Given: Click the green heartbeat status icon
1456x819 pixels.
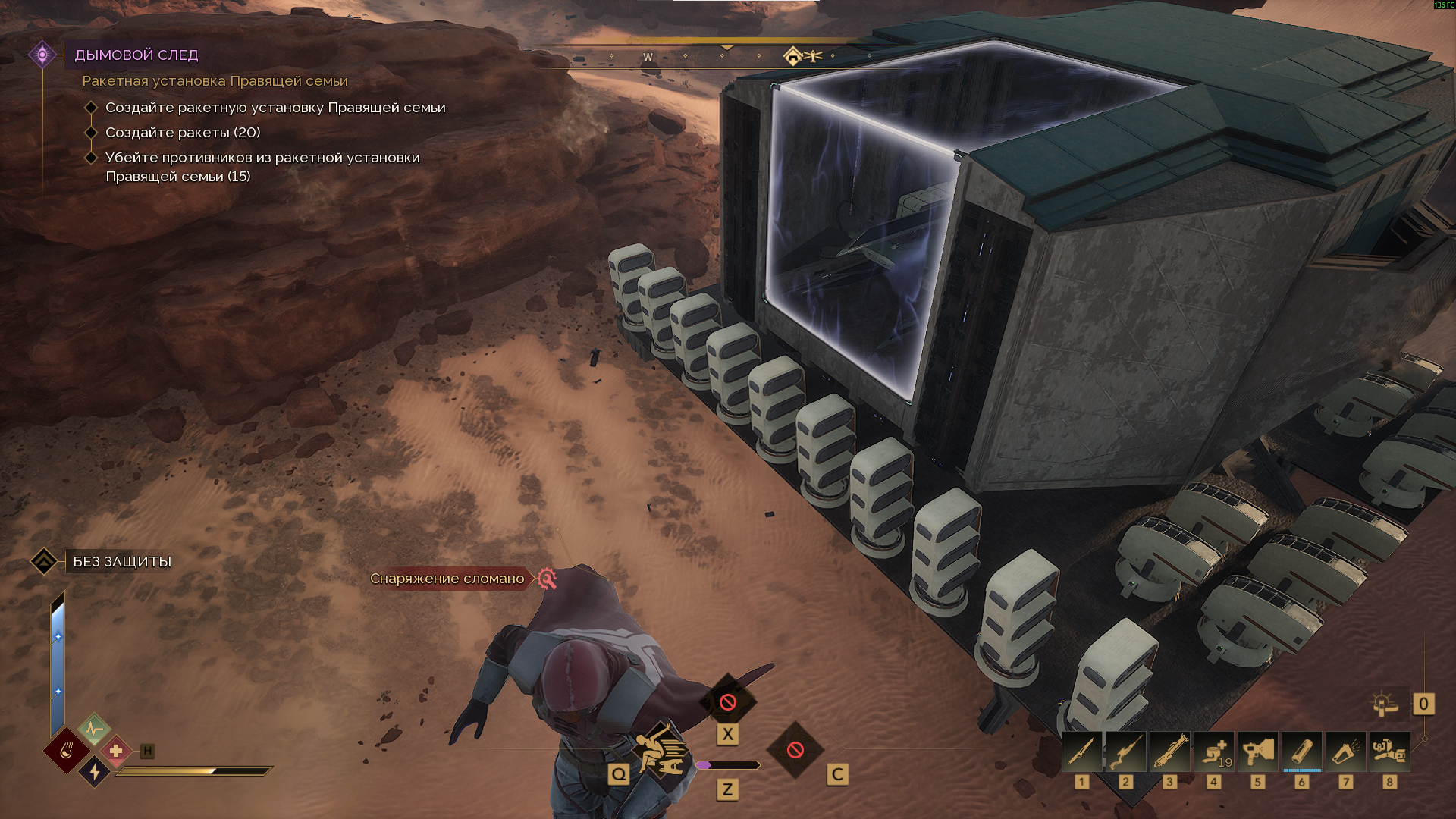Looking at the screenshot, I should pyautogui.click(x=94, y=730).
